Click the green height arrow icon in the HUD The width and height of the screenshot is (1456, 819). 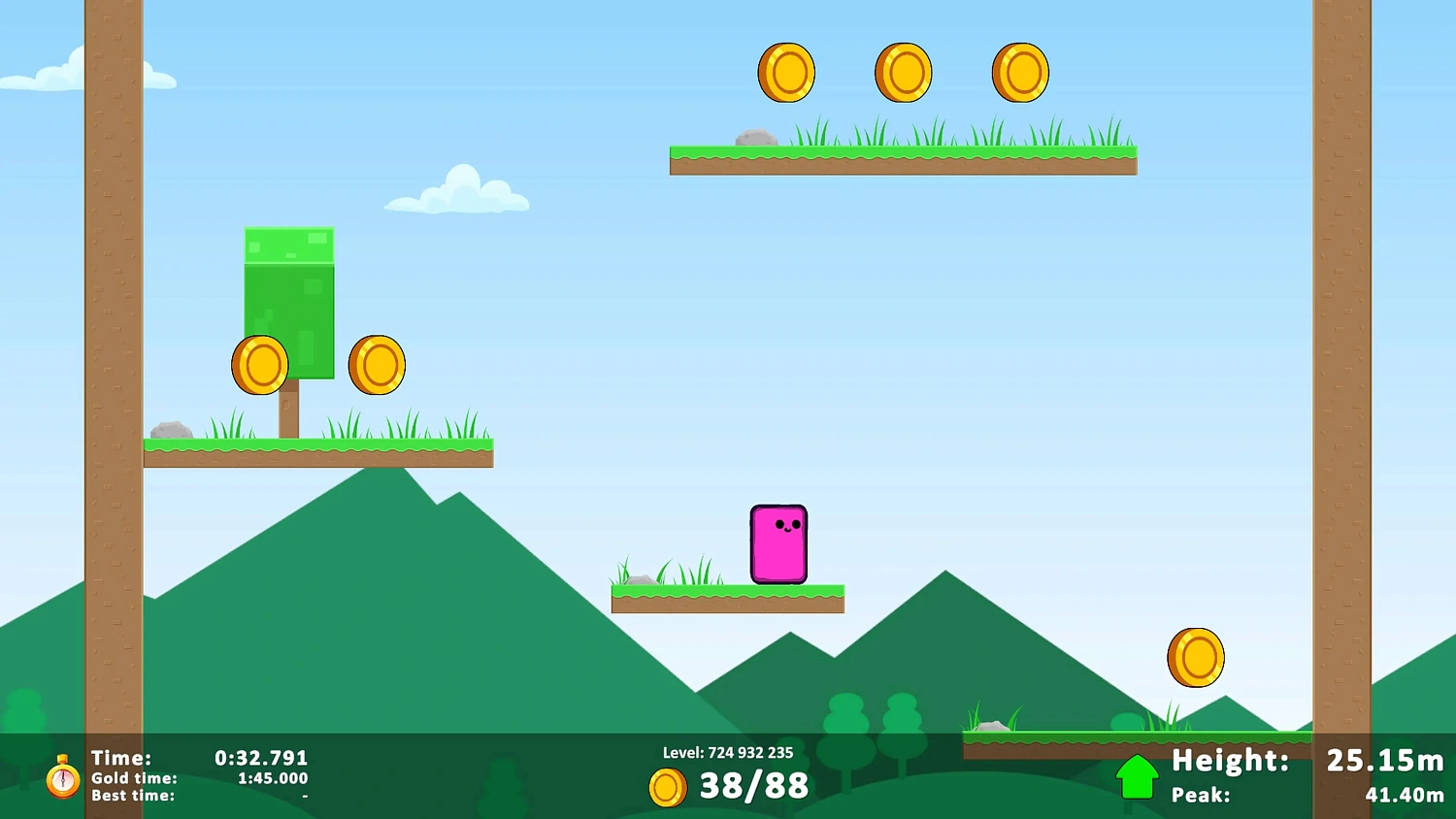pos(1138,775)
